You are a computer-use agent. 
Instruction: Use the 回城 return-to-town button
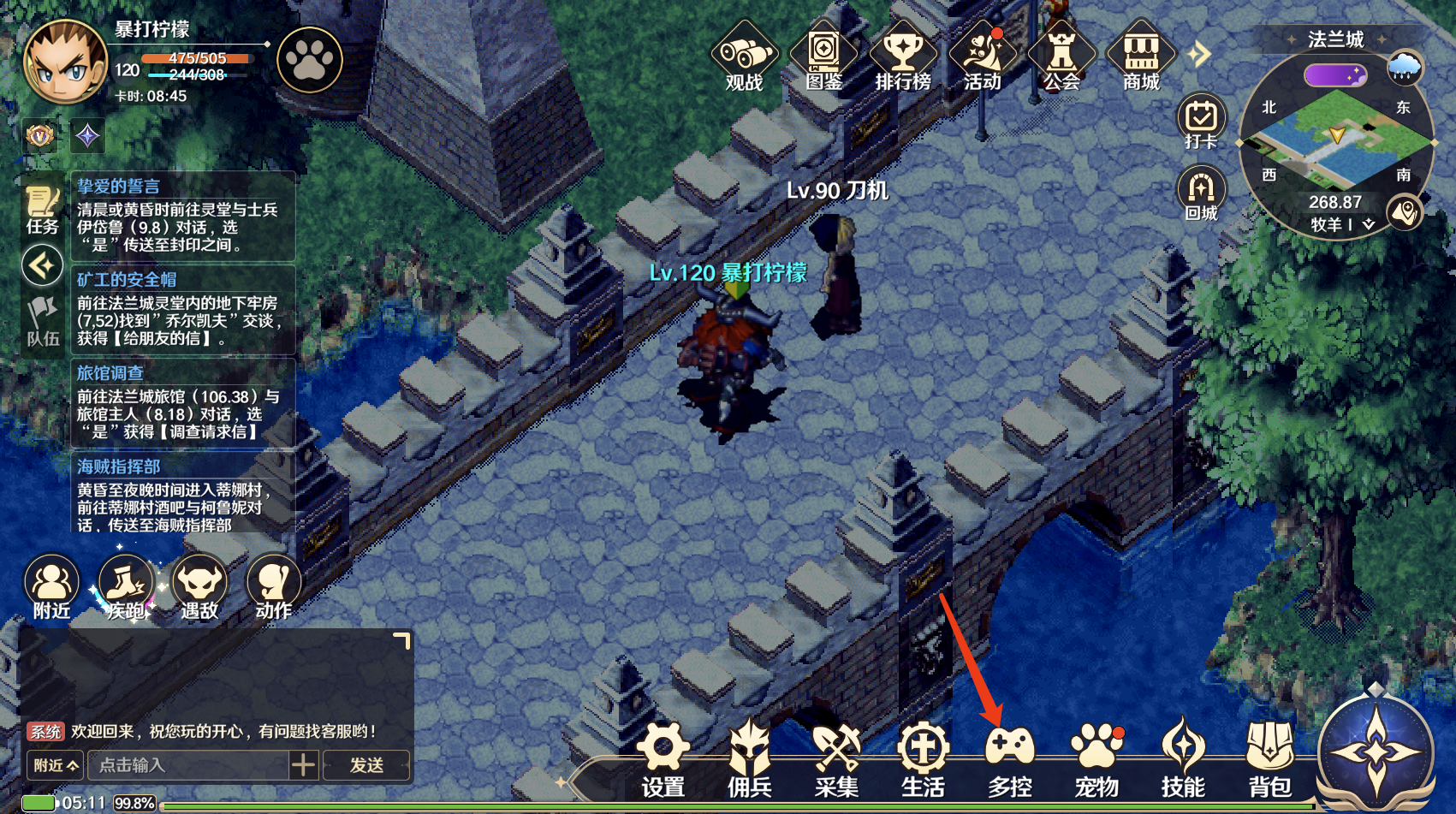pyautogui.click(x=1201, y=193)
